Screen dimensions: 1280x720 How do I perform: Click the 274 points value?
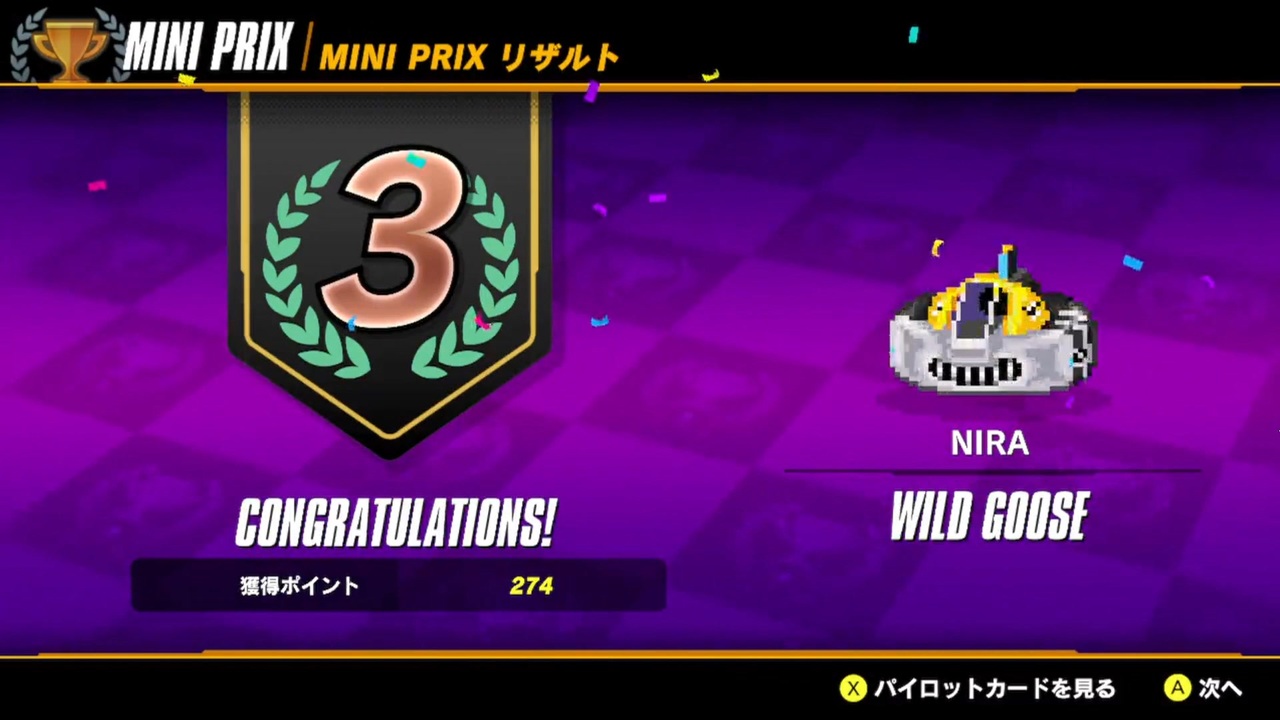(531, 586)
